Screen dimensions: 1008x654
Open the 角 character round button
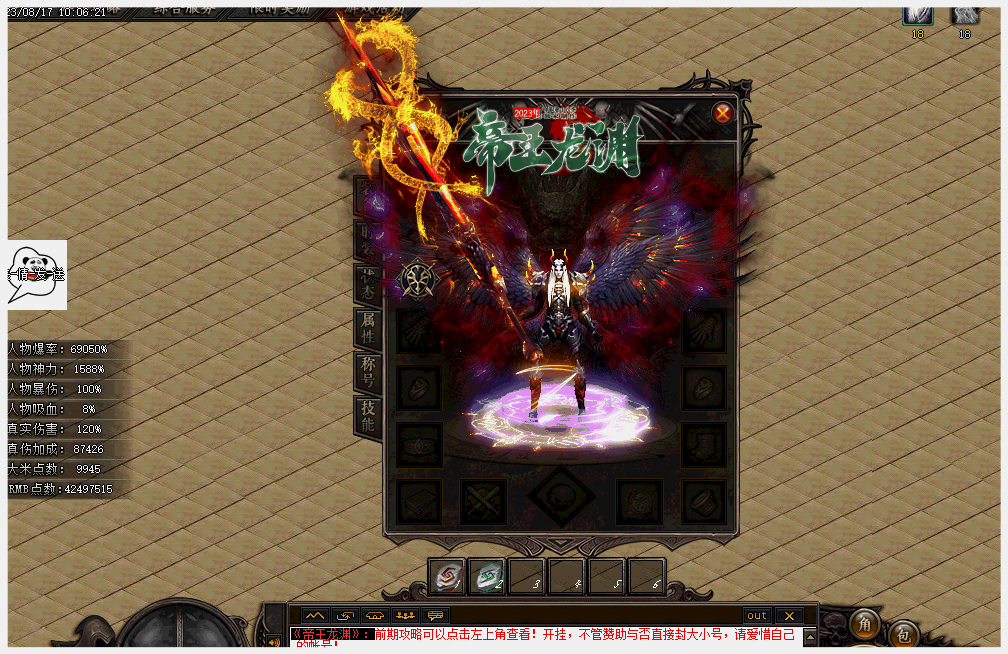(865, 624)
